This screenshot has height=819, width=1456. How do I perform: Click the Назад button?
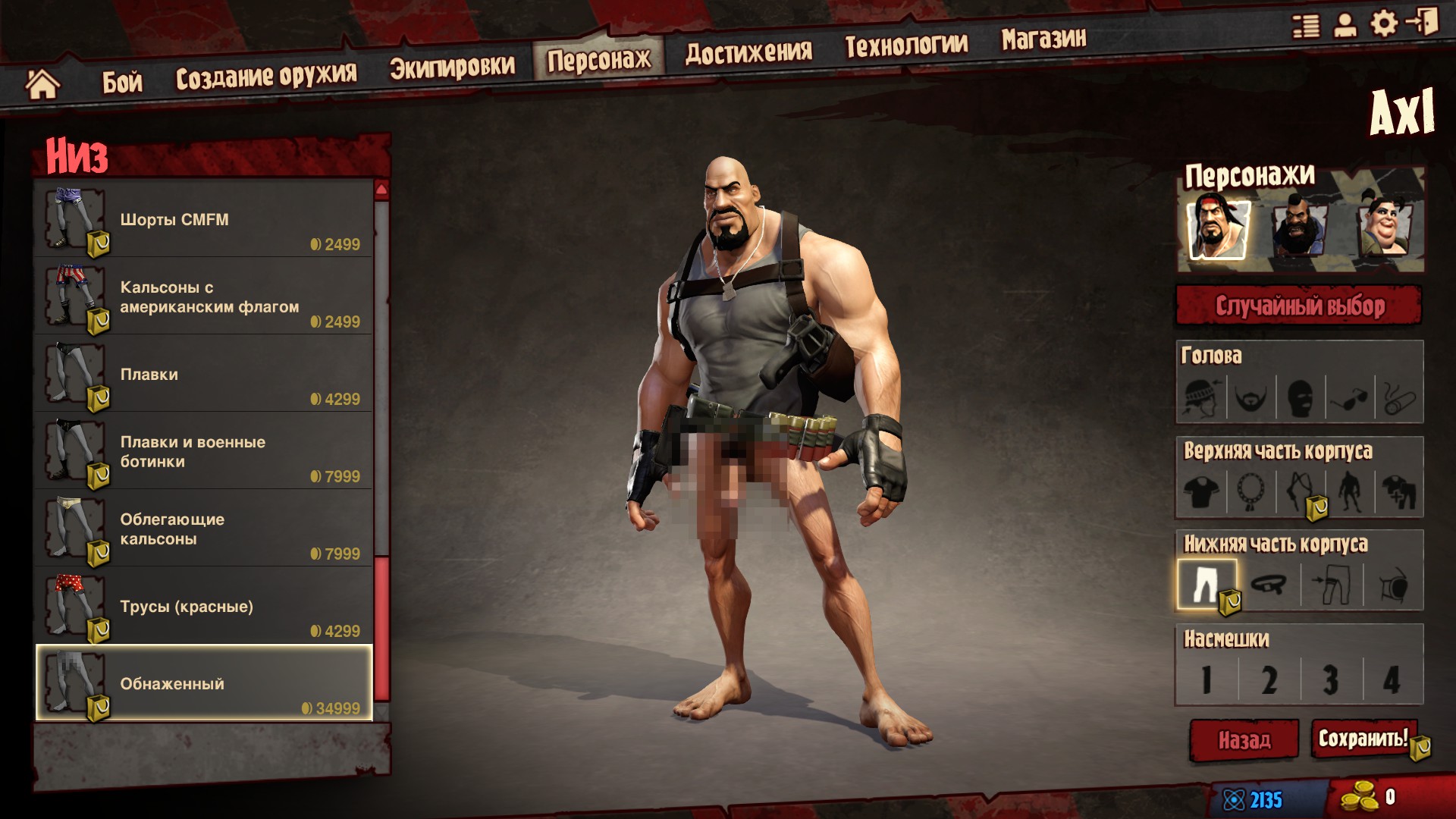coord(1244,739)
